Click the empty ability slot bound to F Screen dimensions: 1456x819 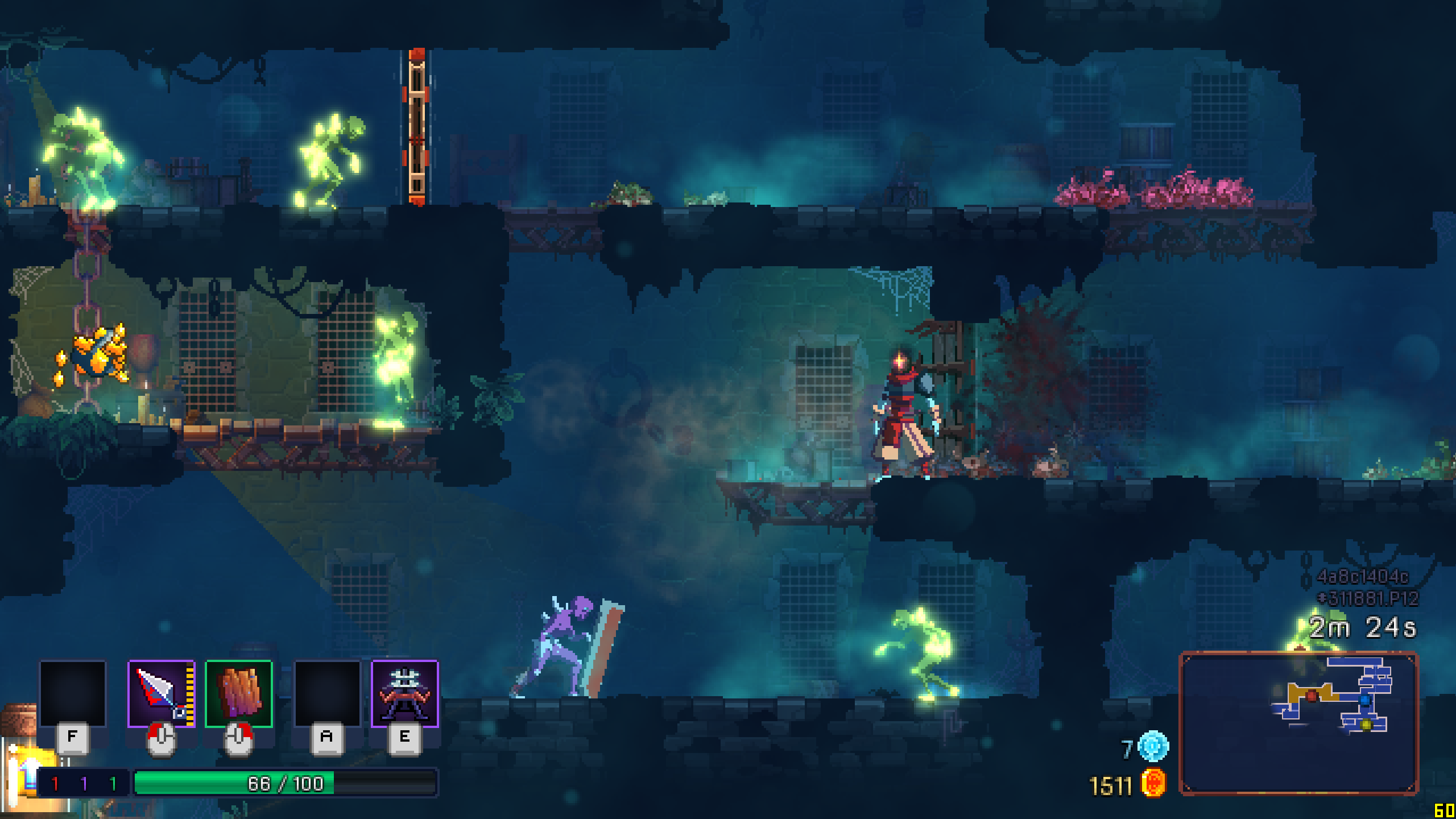[x=73, y=693]
